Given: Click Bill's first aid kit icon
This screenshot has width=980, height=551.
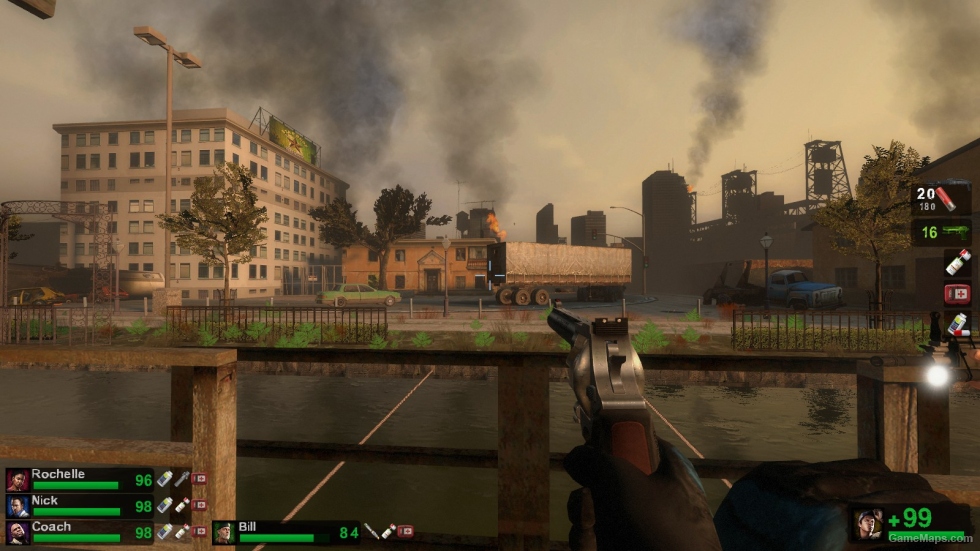Looking at the screenshot, I should pos(405,532).
